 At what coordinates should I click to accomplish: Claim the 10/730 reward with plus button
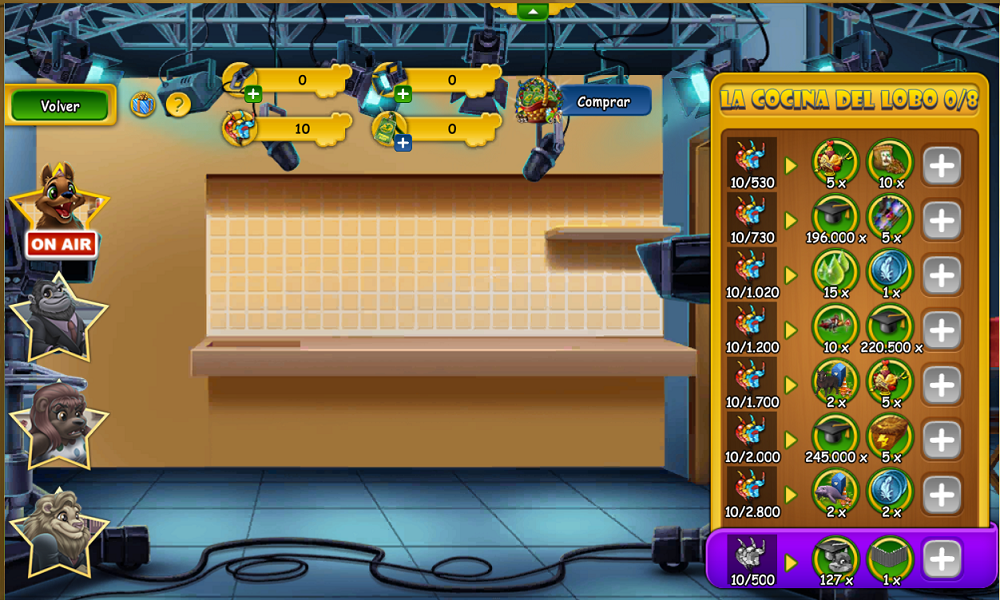coord(941,220)
